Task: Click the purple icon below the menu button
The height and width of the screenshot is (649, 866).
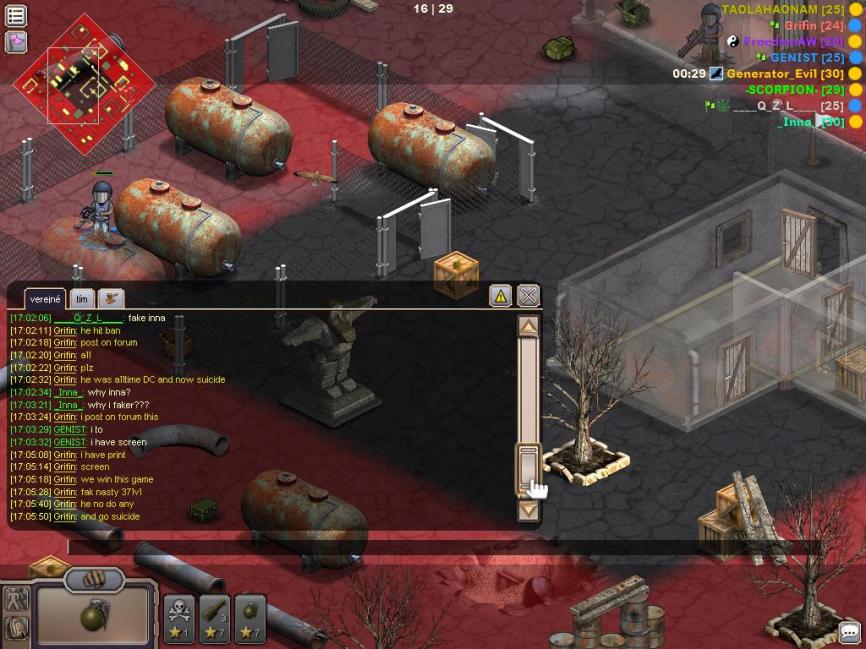Action: [x=16, y=42]
